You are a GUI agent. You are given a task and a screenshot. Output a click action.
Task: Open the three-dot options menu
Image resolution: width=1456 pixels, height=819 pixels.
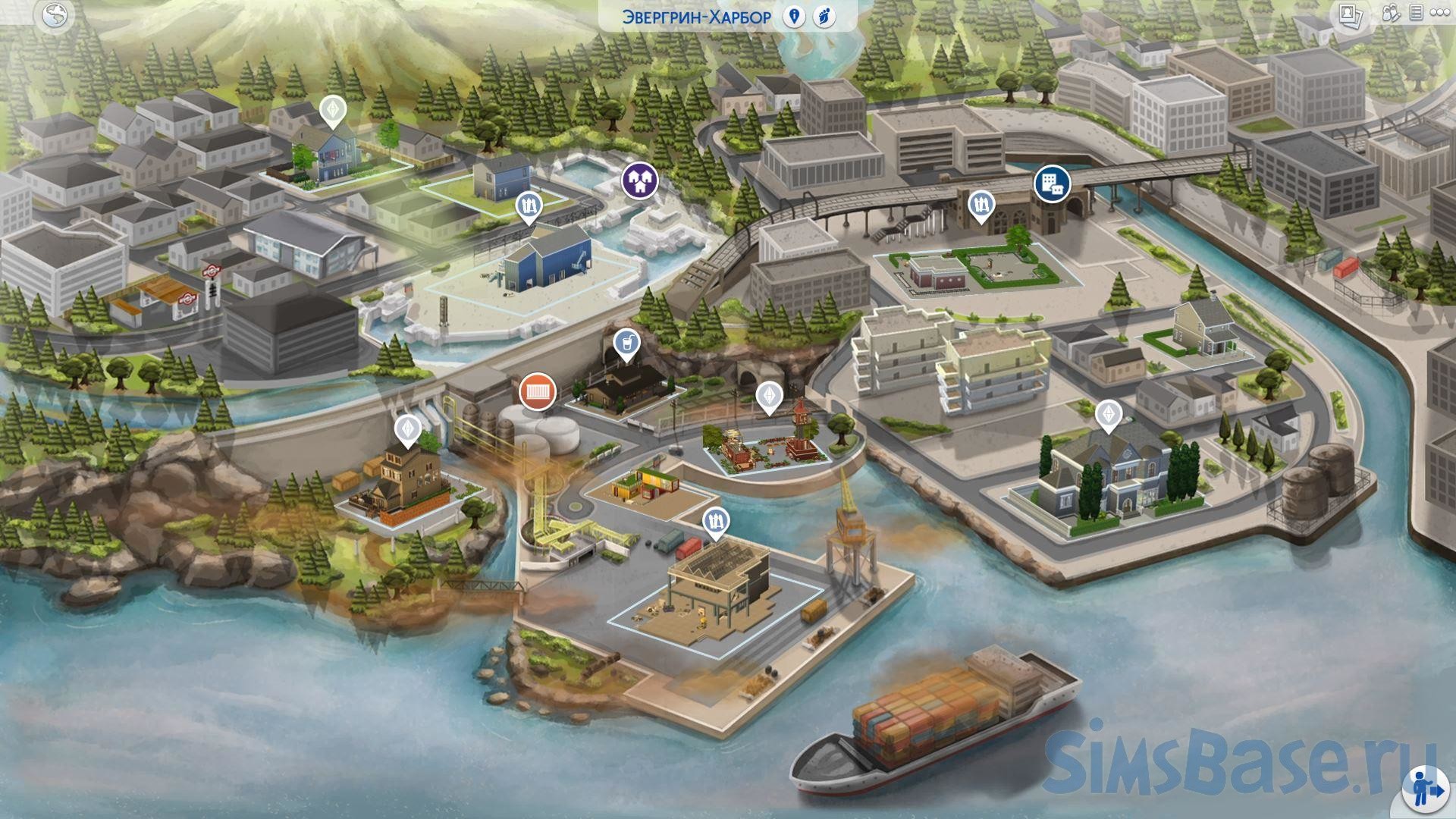tap(1439, 14)
